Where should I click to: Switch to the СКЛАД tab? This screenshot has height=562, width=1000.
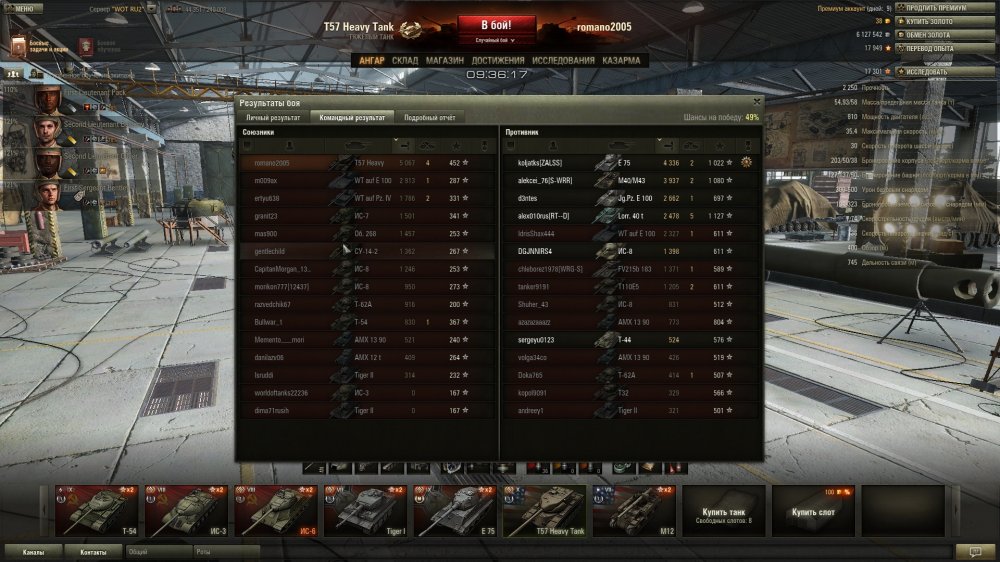pos(405,60)
